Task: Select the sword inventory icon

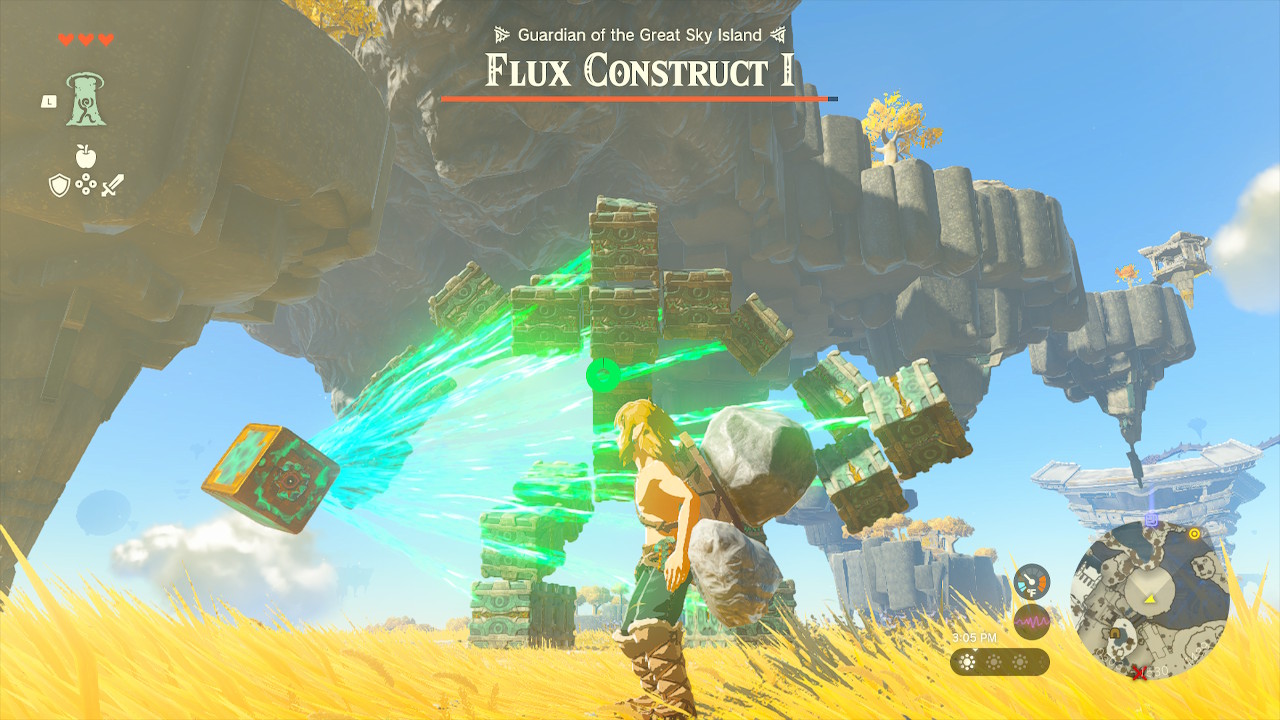Action: coord(113,185)
